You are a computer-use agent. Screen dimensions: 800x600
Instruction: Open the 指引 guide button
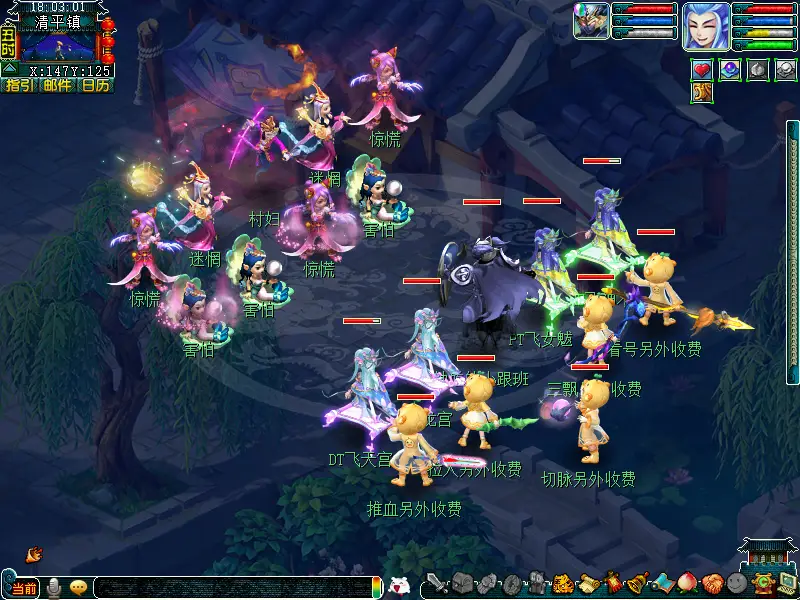click(x=19, y=86)
